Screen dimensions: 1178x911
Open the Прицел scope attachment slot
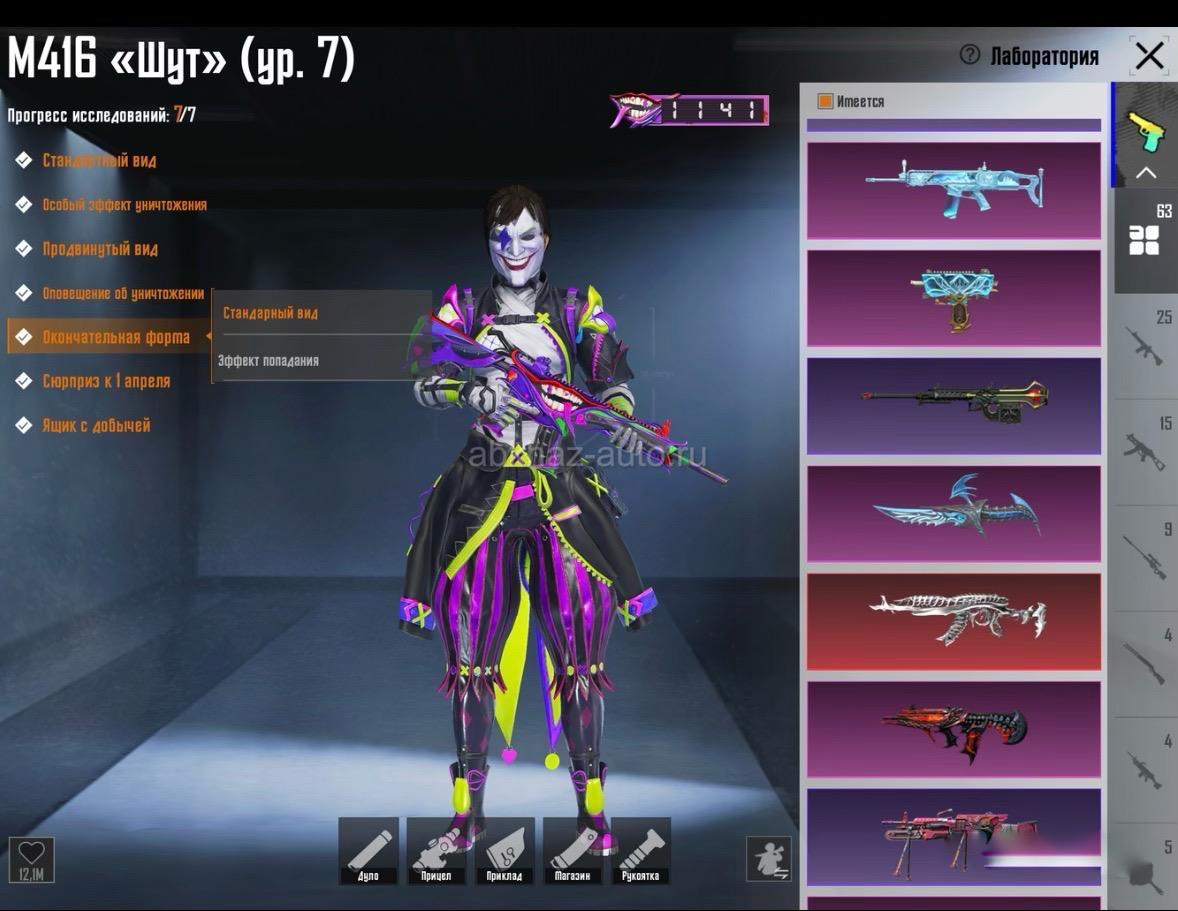[436, 850]
